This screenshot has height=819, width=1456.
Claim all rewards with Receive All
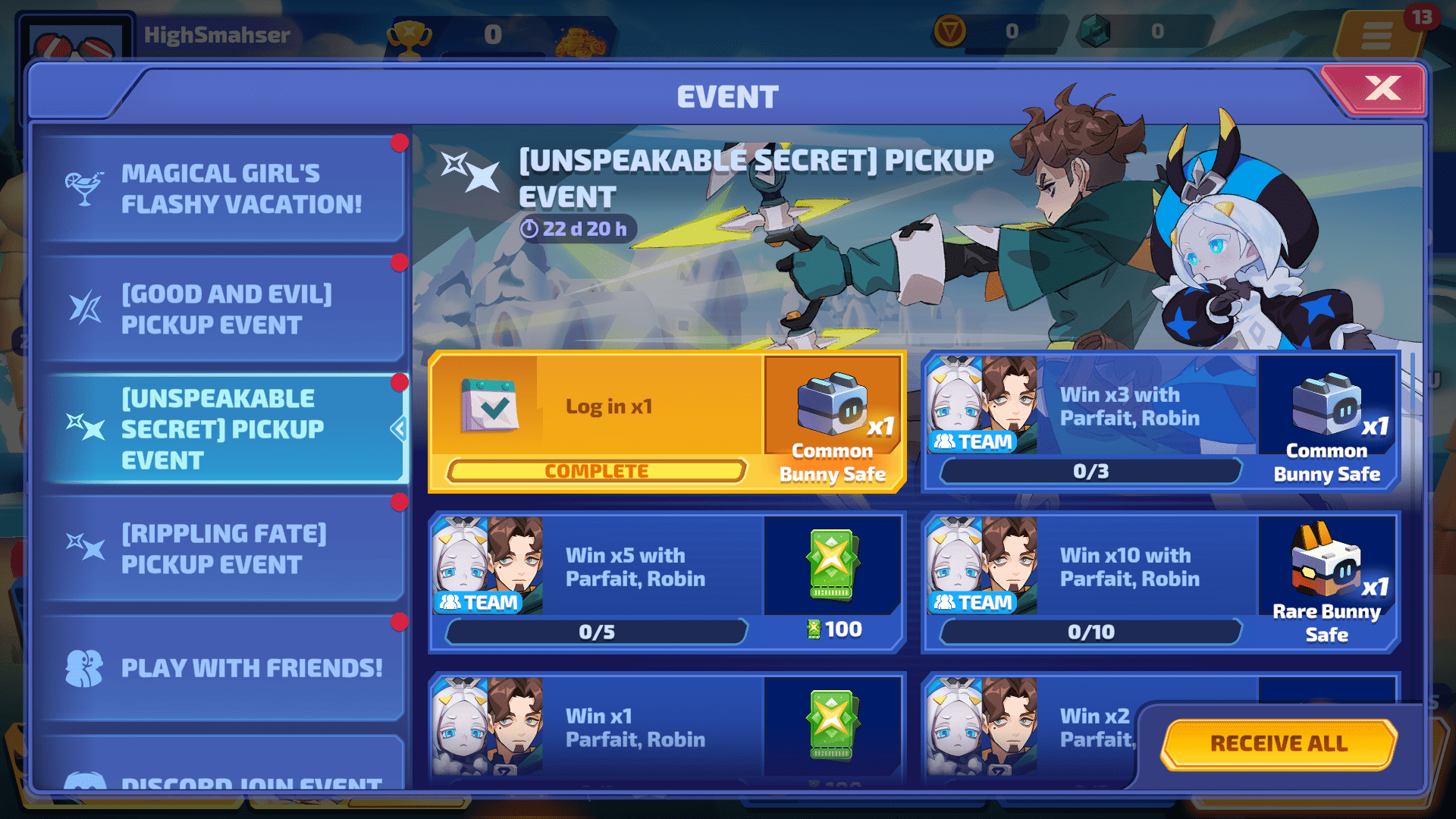[1279, 743]
